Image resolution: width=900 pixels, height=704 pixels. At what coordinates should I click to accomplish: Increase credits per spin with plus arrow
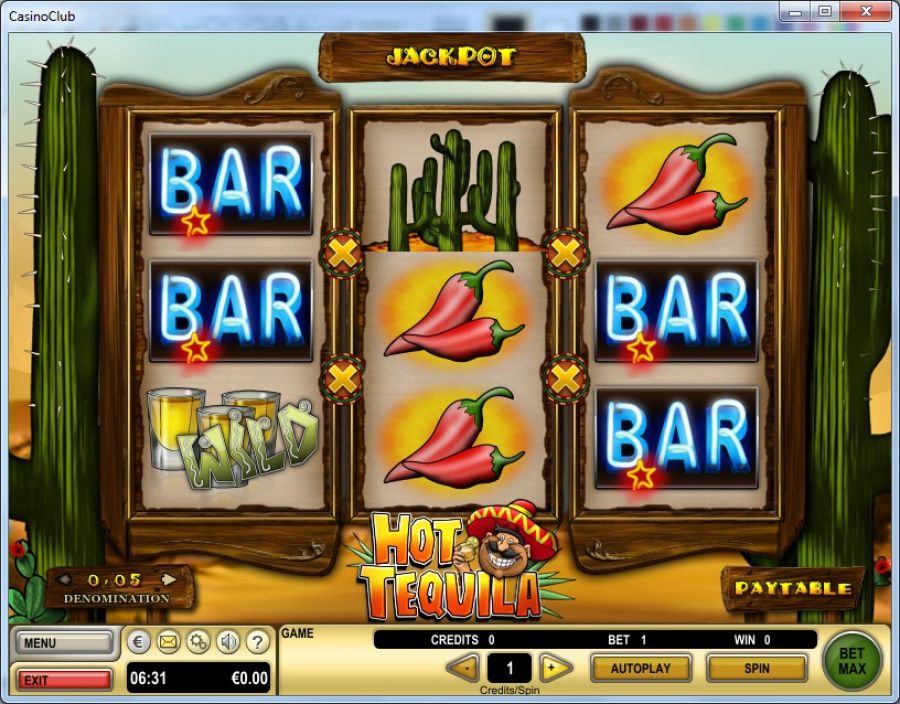(555, 667)
